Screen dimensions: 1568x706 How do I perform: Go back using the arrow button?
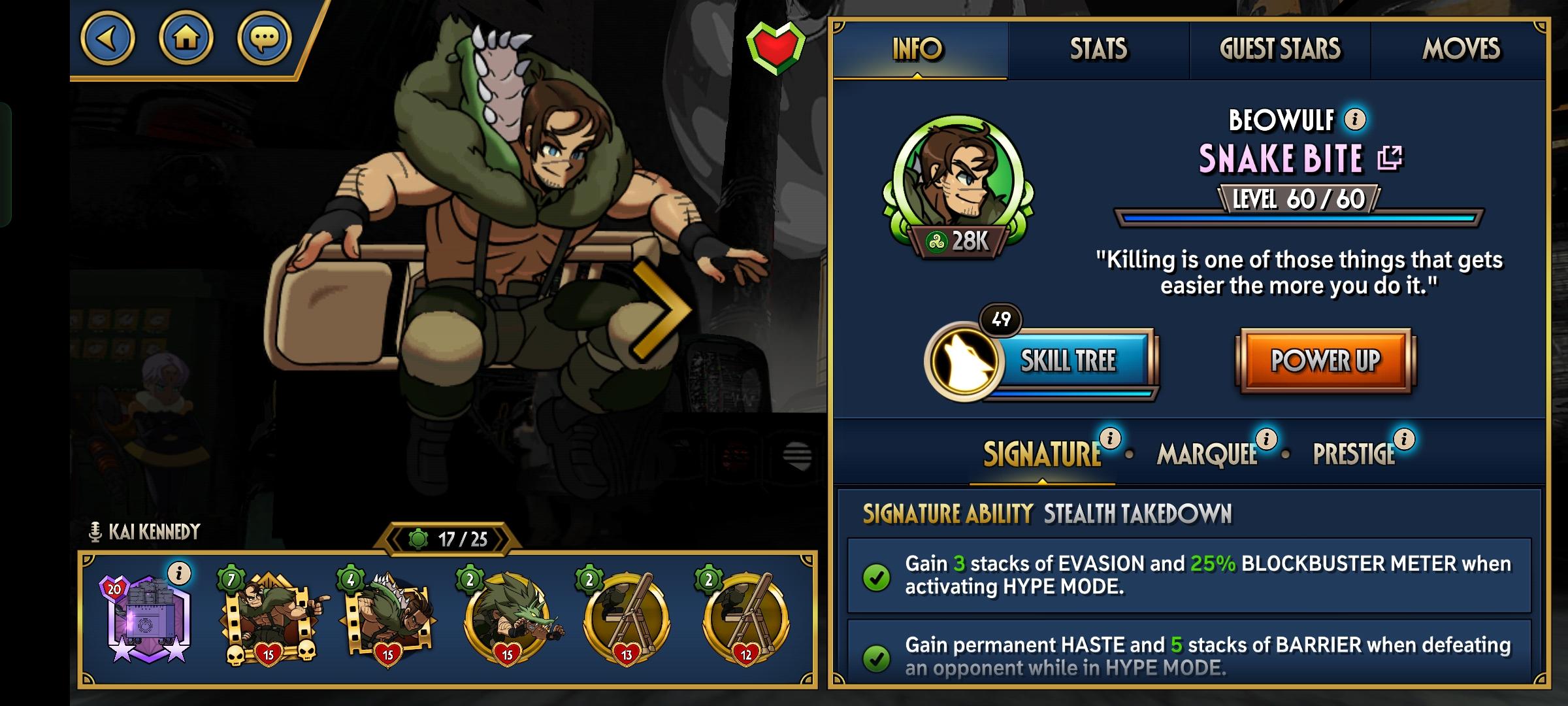point(108,39)
